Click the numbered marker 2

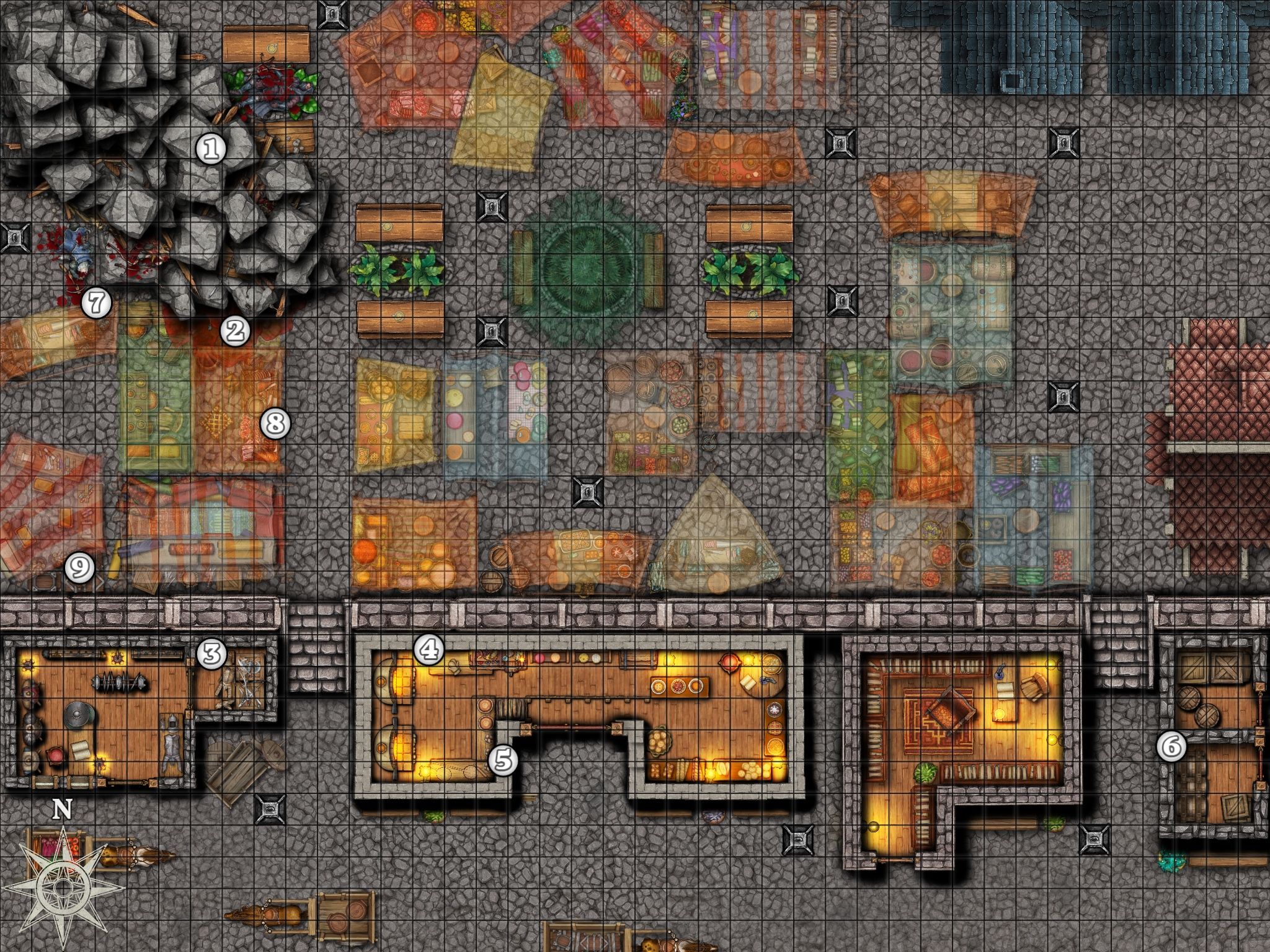click(235, 332)
